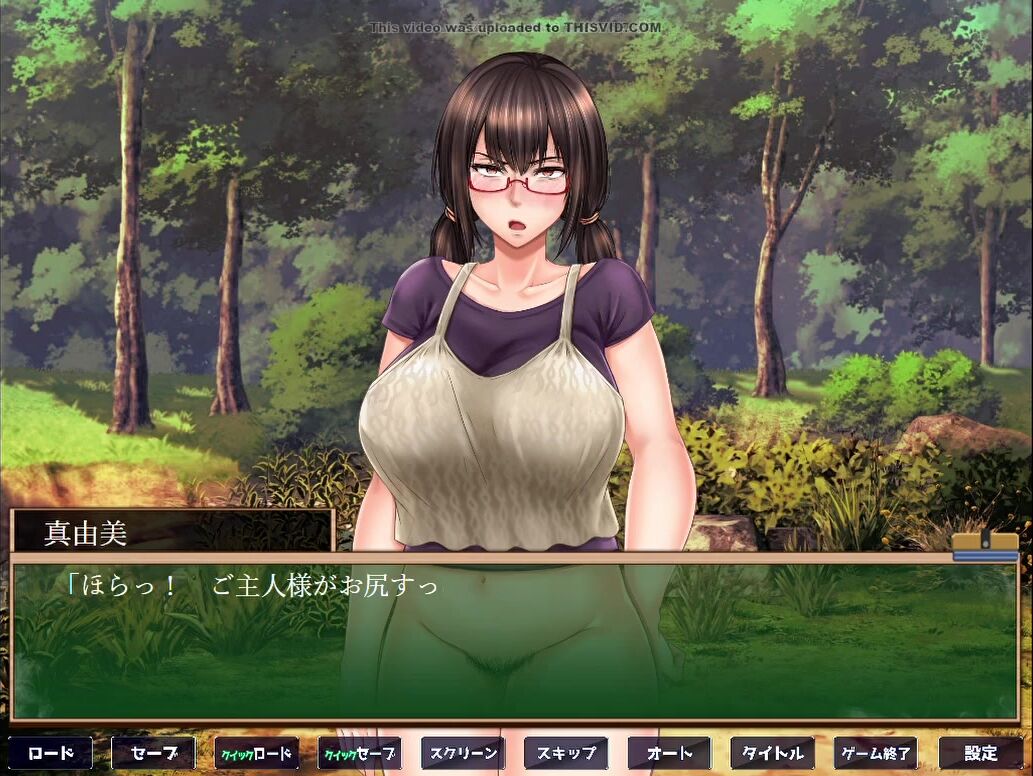1033x776 pixels.
Task: Open the ロード (Load) menu
Action: [x=51, y=753]
